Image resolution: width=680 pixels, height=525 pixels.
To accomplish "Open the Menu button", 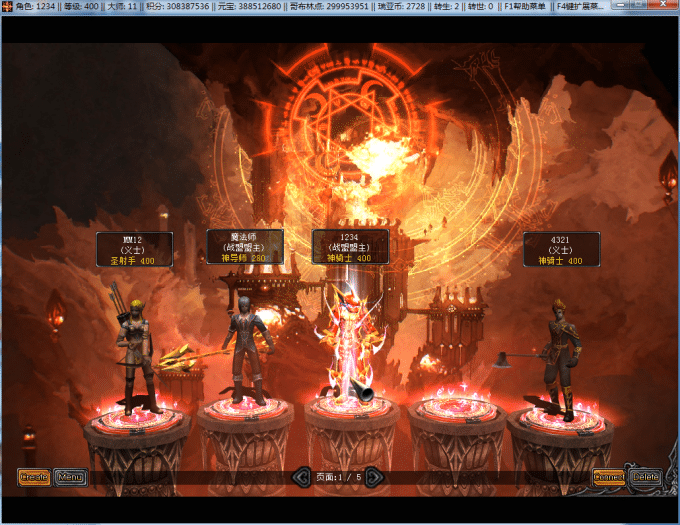I will [70, 477].
